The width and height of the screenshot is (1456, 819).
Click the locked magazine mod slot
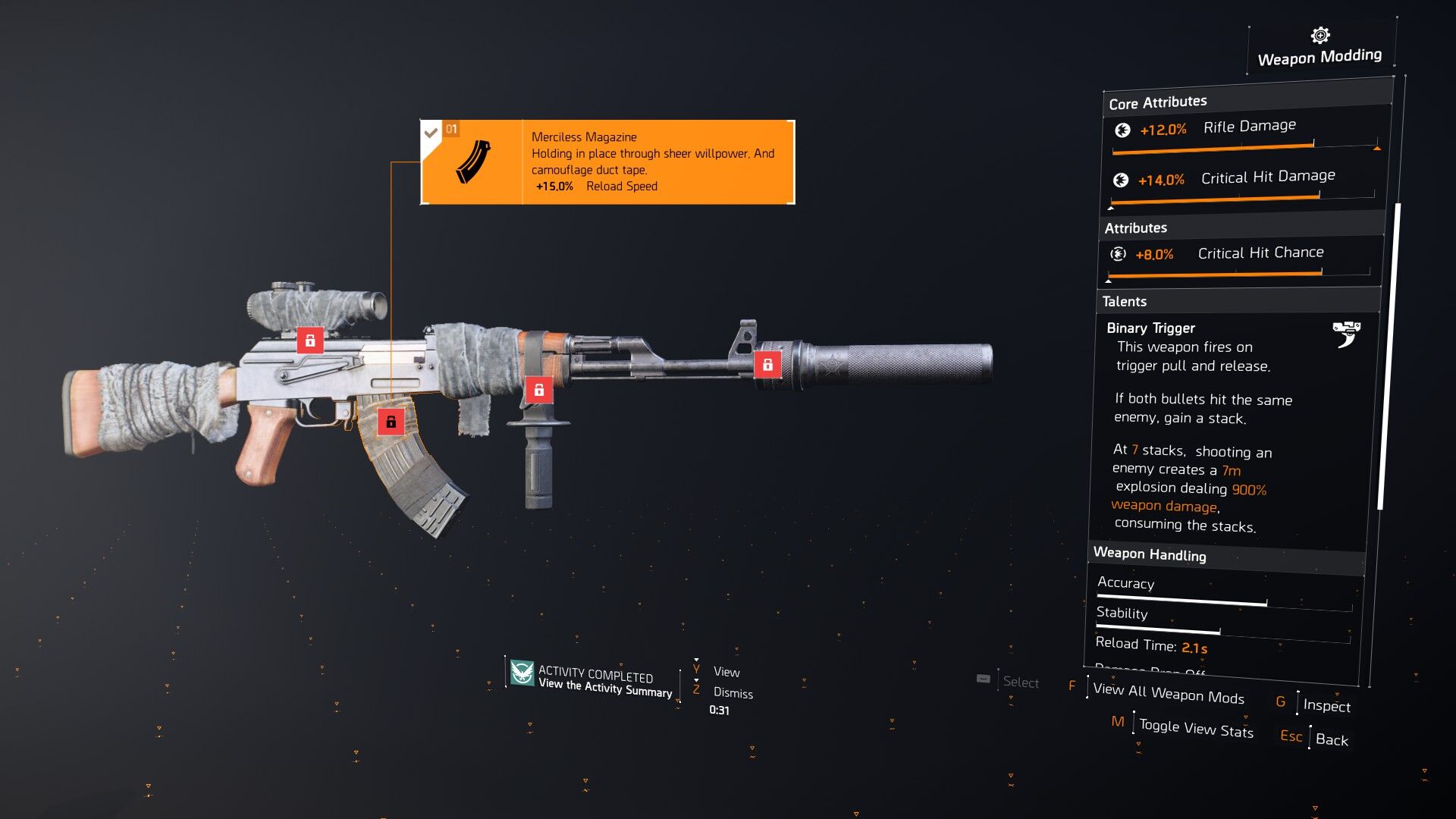[391, 422]
